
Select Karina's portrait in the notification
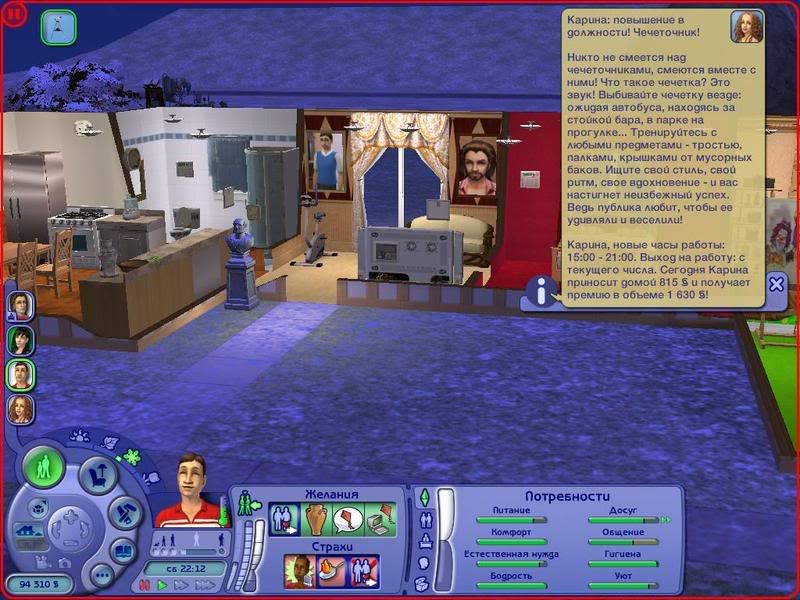point(746,27)
